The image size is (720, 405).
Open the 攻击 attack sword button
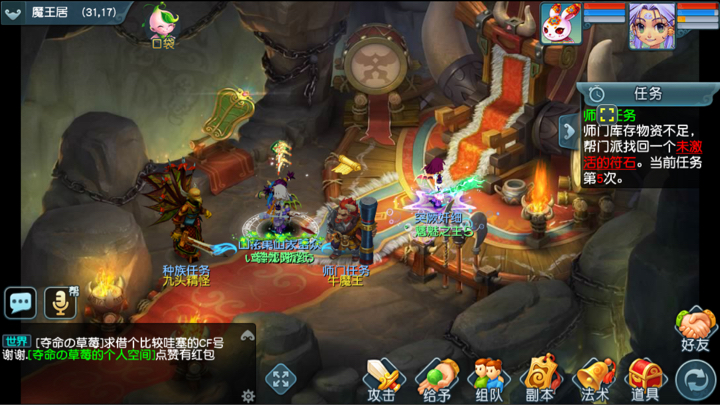coord(382,379)
